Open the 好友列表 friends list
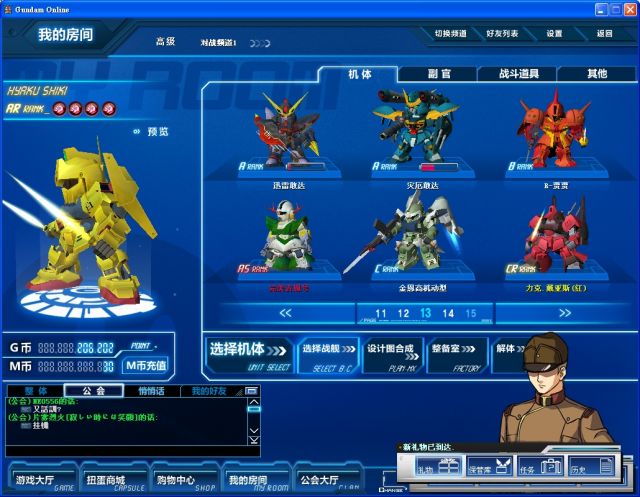Screen dimensions: 640x497 click(x=502, y=33)
